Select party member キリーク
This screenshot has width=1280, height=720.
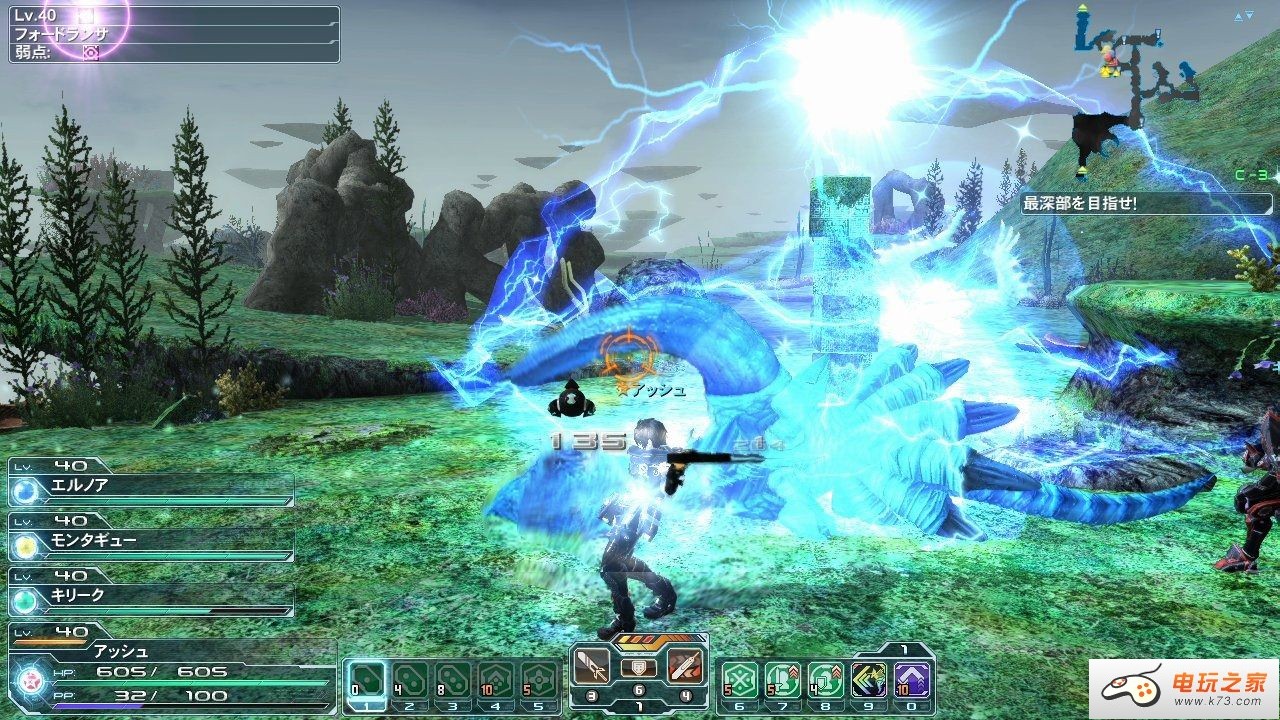coord(152,596)
